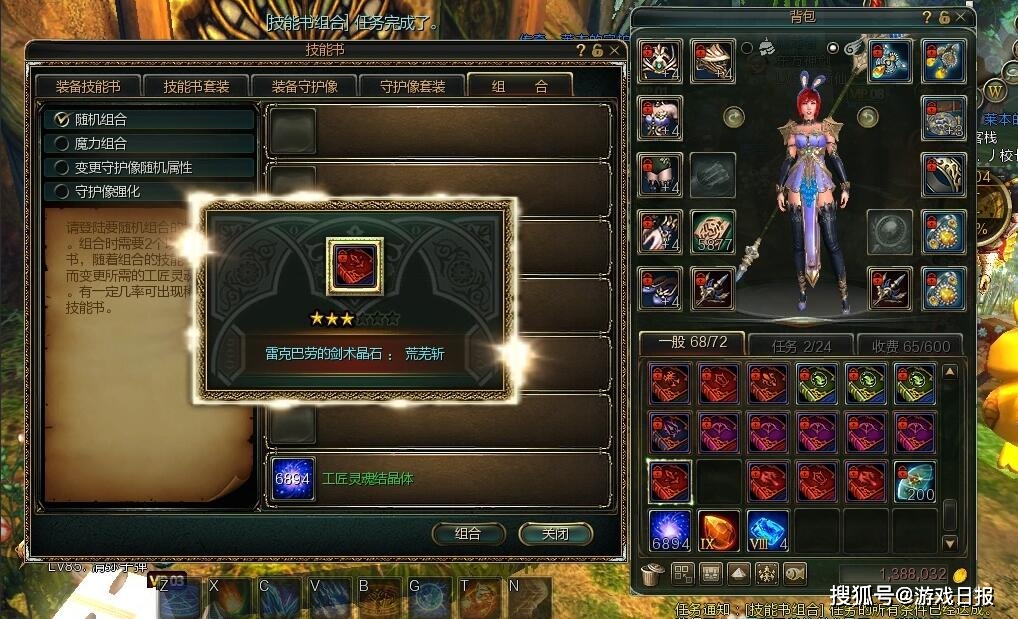Switch to the 装备技能书 tab
The width and height of the screenshot is (1018, 619).
tap(88, 87)
